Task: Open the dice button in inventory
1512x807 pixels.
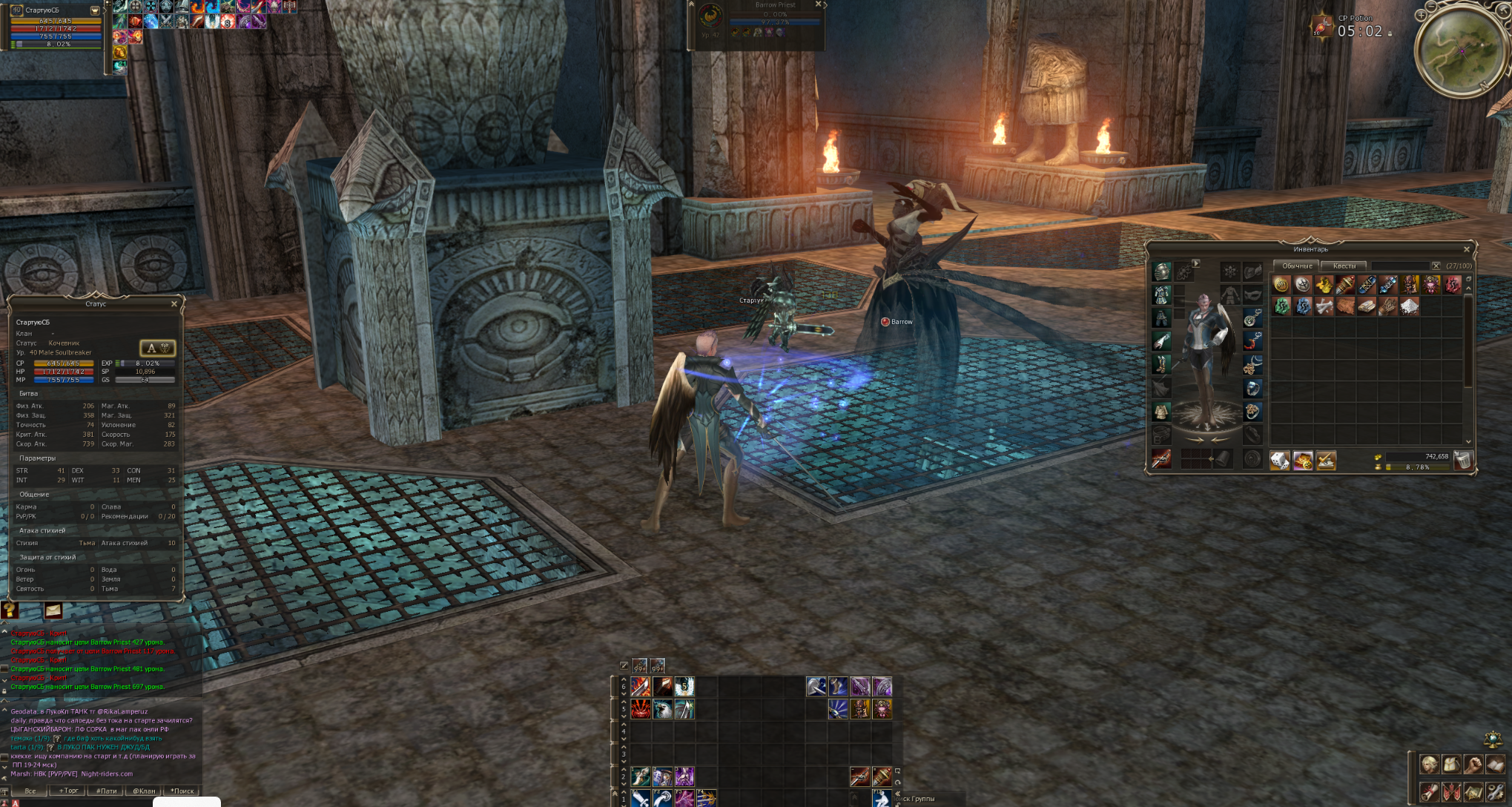Action: 1280,461
